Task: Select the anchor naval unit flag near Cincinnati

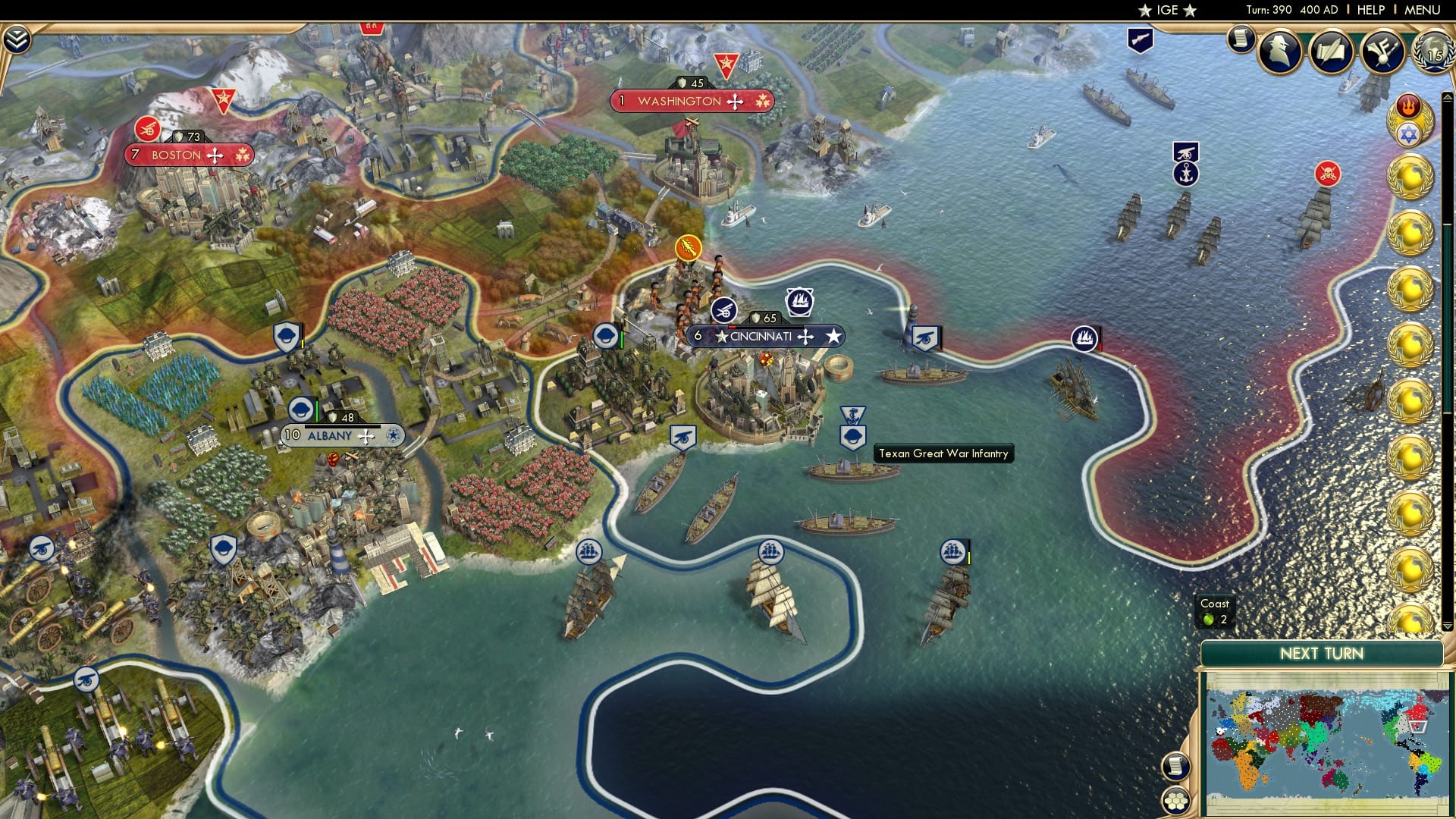Action: click(852, 413)
